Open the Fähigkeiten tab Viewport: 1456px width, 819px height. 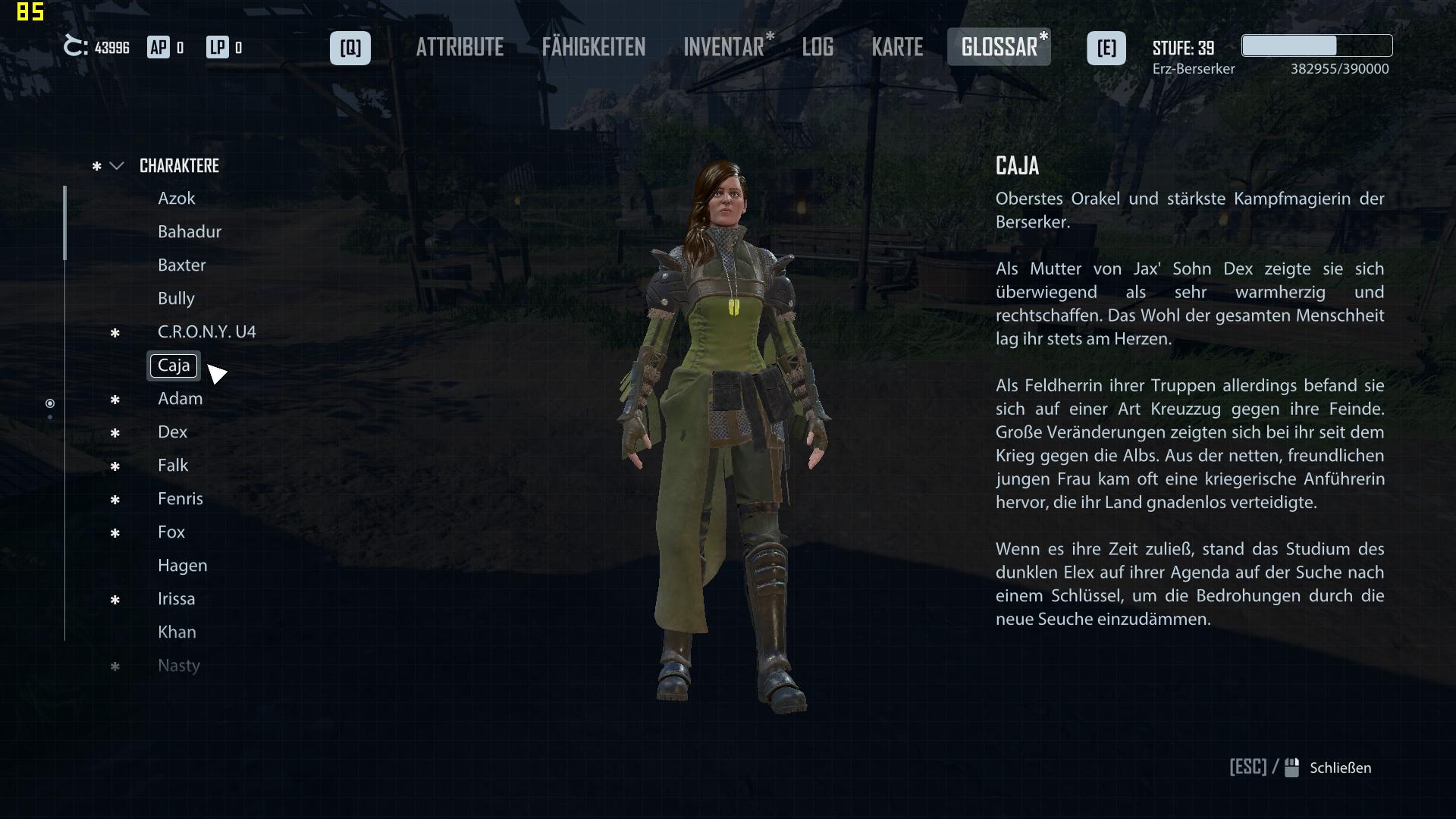point(593,48)
